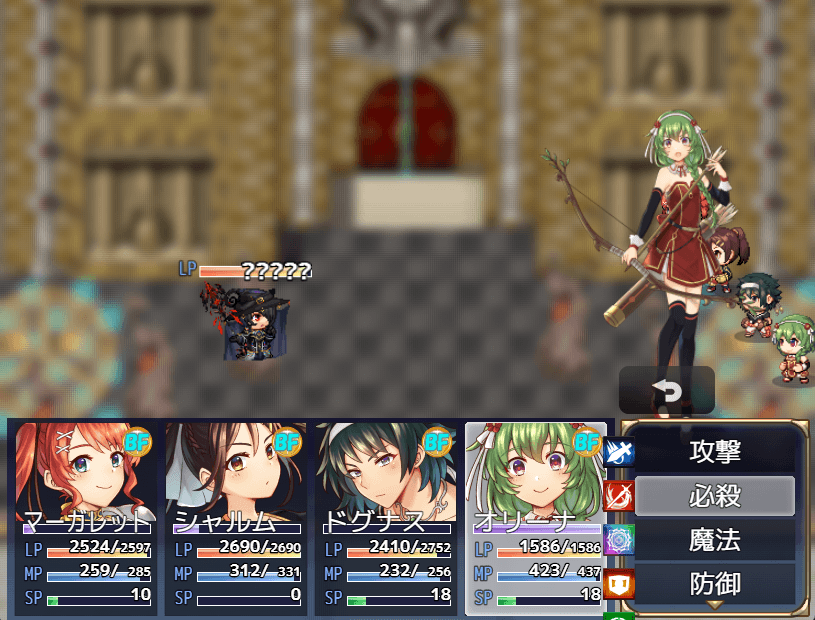The height and width of the screenshot is (620, 815).
Task: Click the purple magic circle icon
Action: tap(619, 540)
